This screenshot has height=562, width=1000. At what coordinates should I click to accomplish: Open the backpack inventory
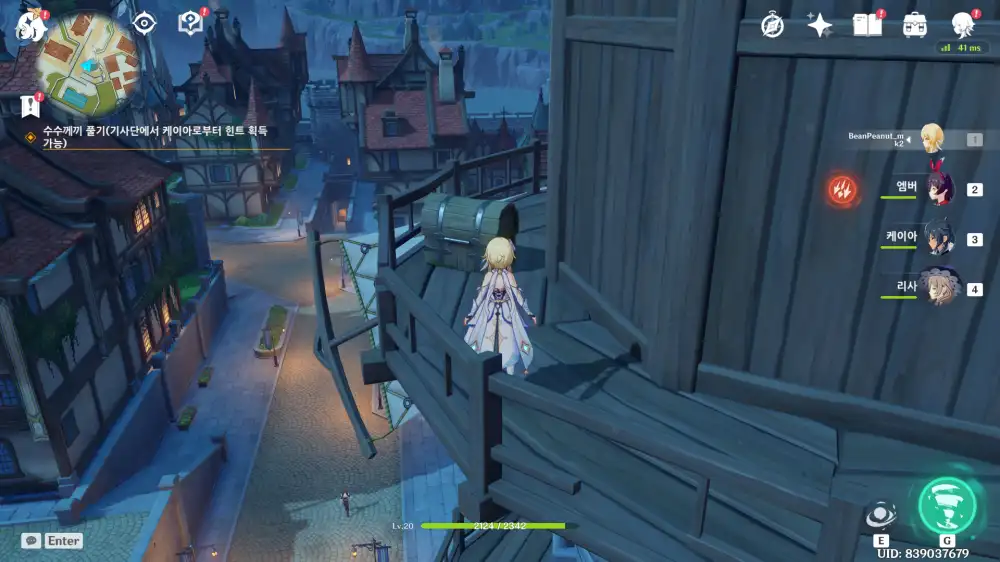914,26
